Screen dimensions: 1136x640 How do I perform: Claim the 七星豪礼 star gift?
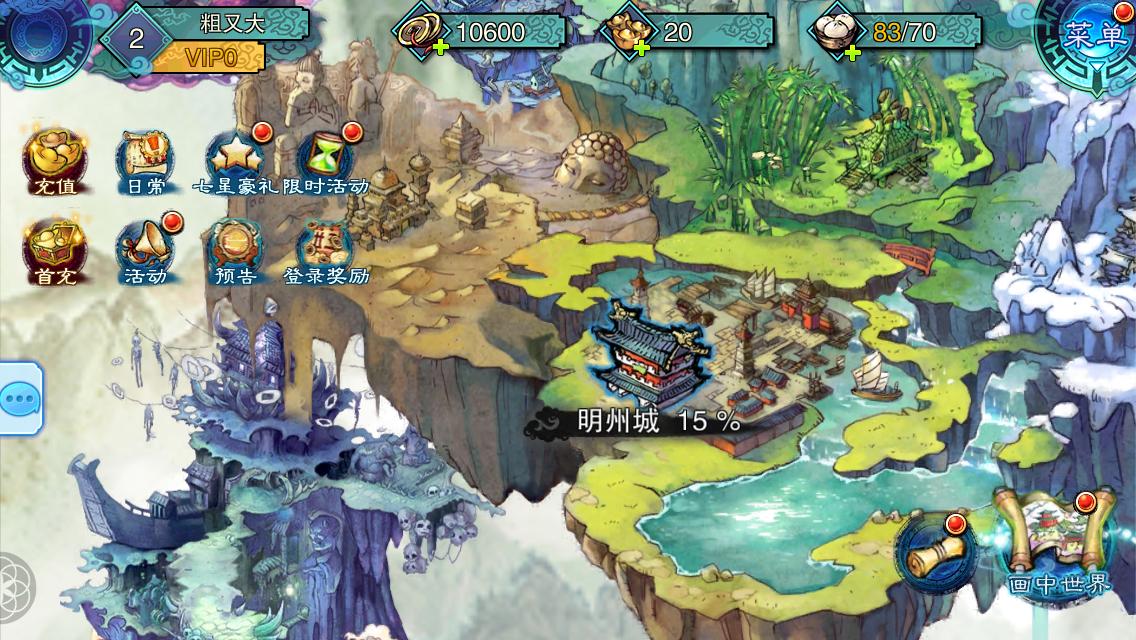coord(236,160)
